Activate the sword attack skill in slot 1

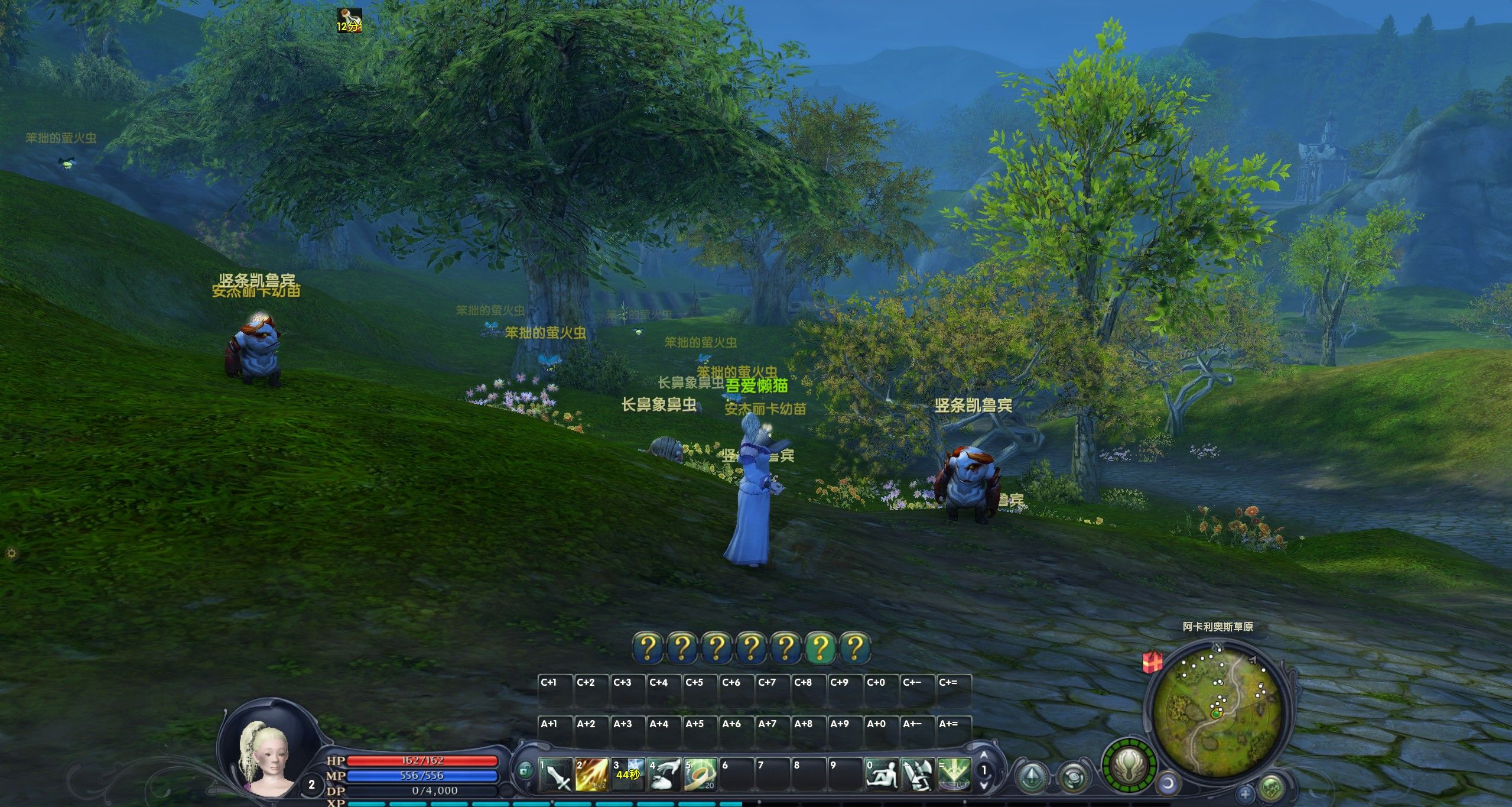[556, 774]
